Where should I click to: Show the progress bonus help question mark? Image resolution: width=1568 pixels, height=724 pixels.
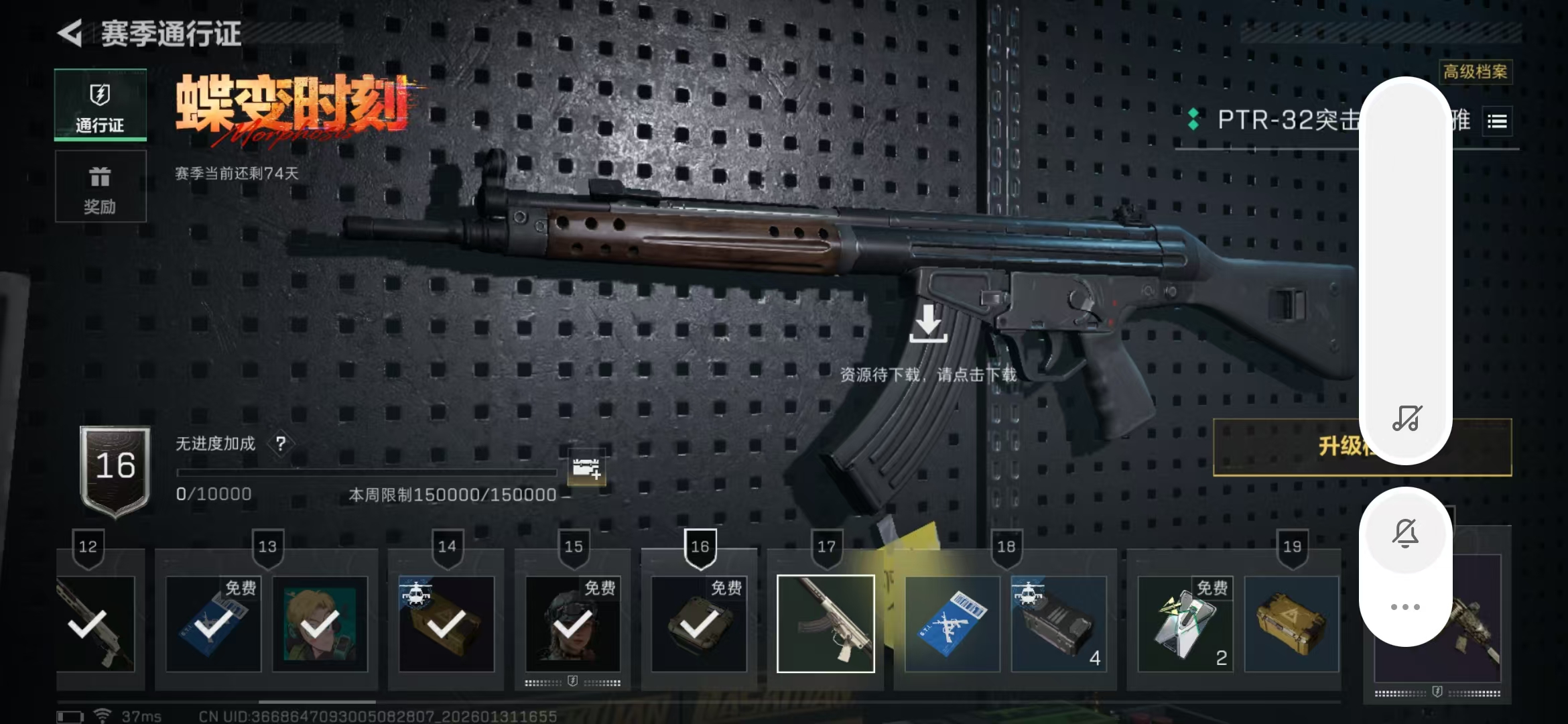tap(281, 443)
